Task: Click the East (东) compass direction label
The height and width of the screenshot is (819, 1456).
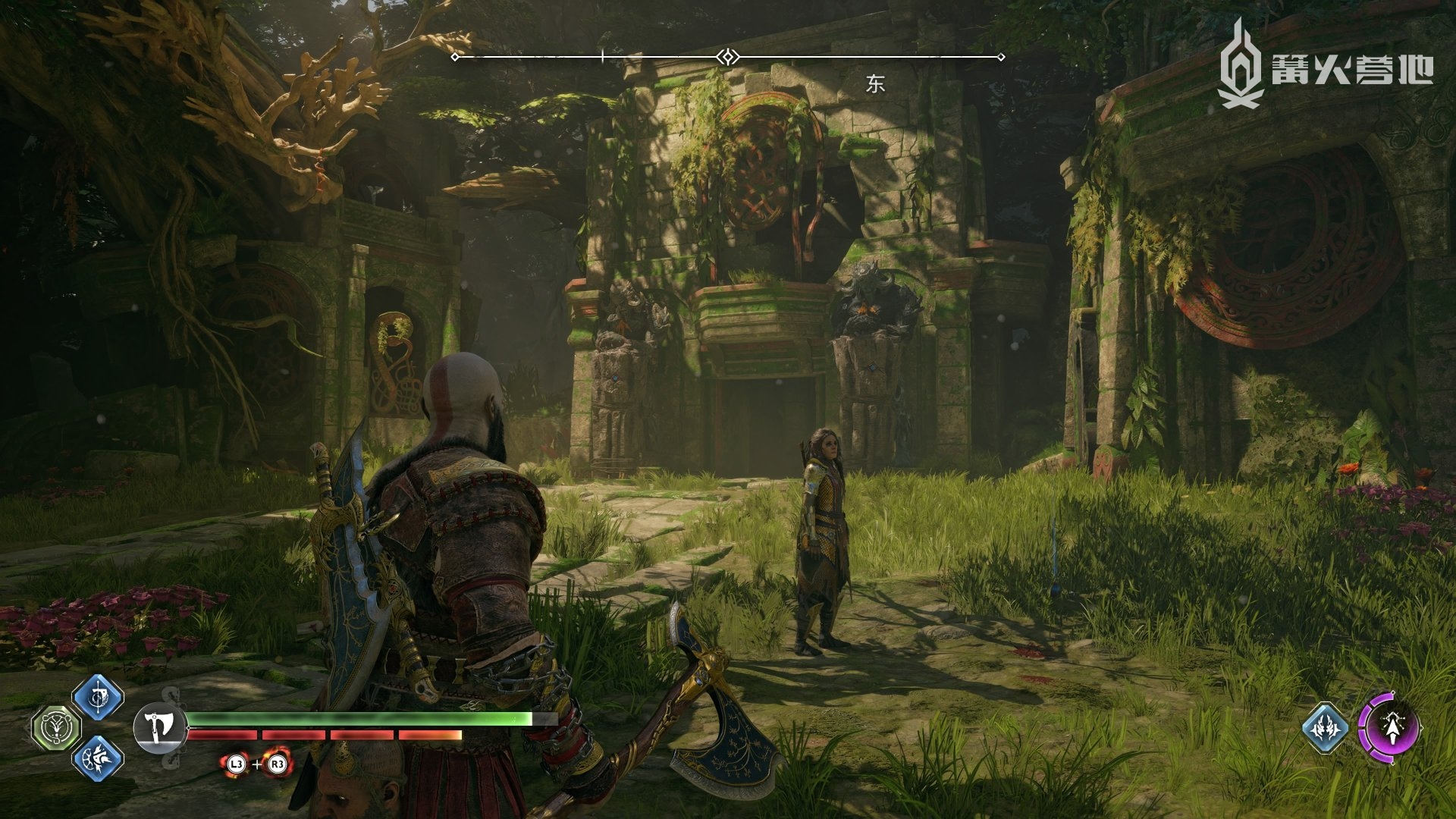Action: pyautogui.click(x=875, y=84)
